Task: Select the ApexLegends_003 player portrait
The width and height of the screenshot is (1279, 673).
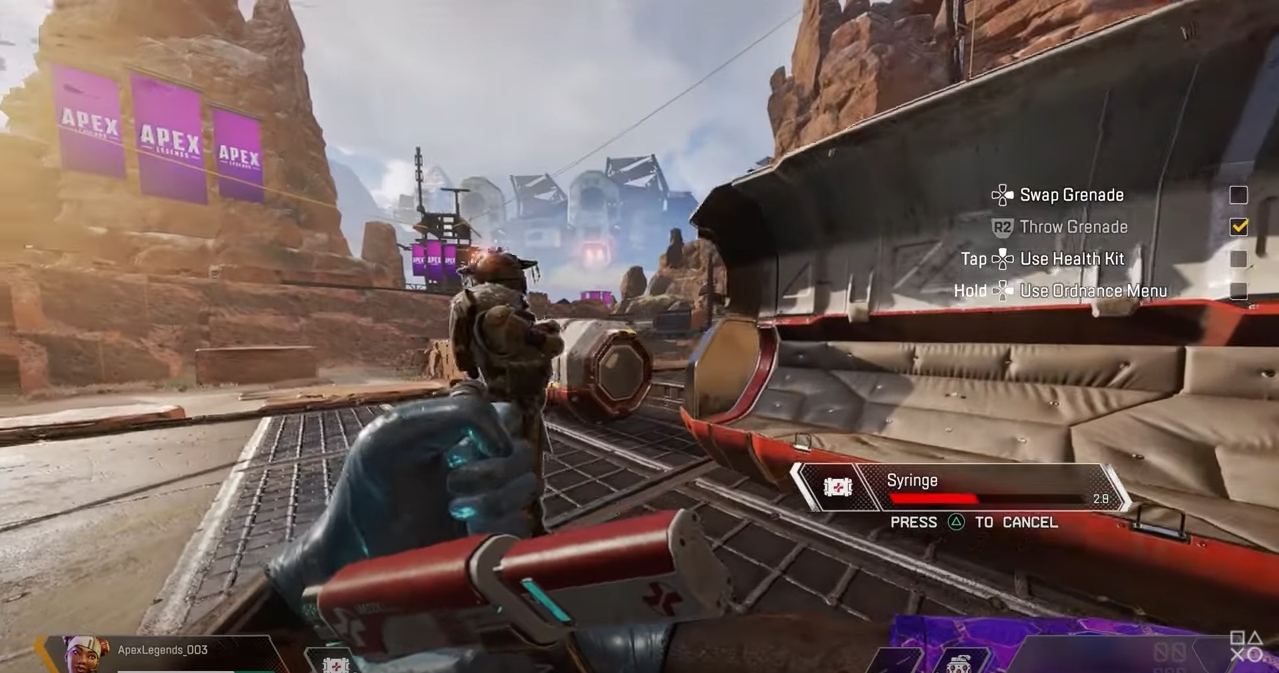Action: click(87, 655)
